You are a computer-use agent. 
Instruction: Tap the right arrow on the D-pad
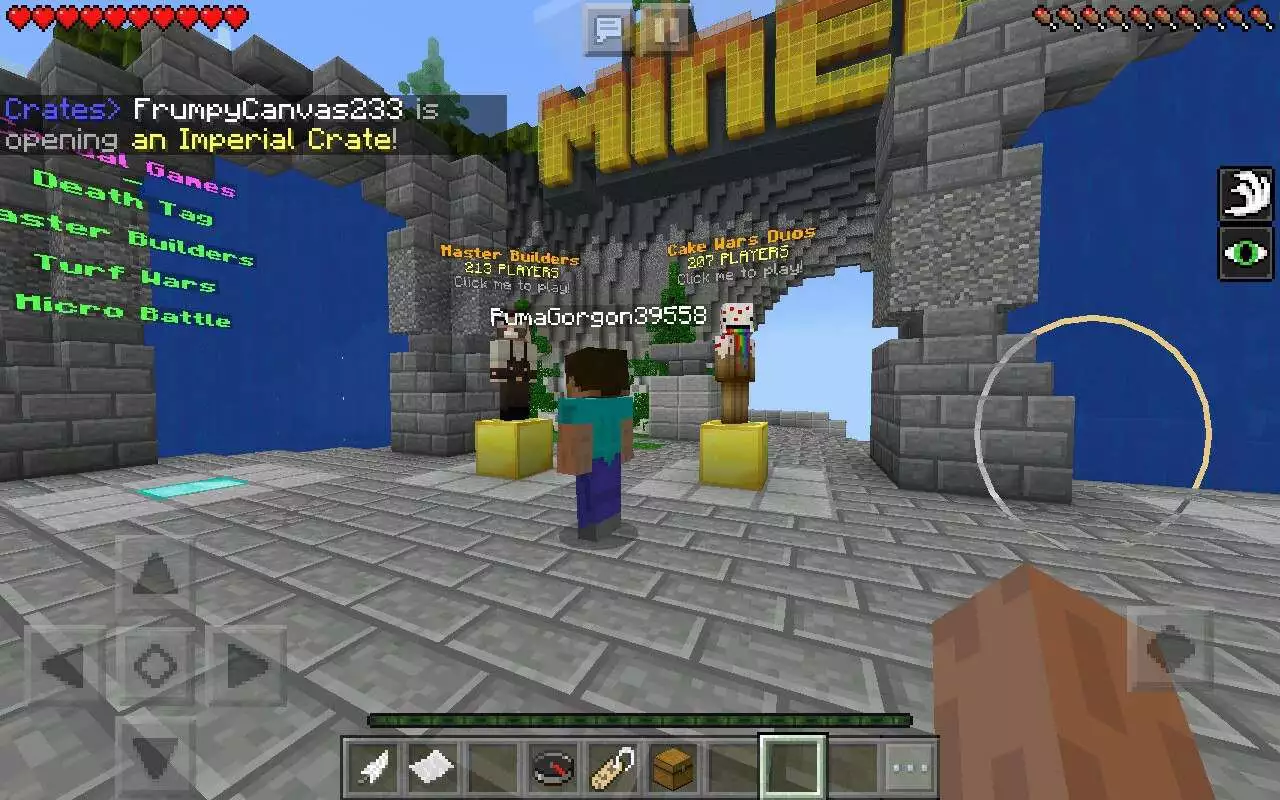(246, 664)
